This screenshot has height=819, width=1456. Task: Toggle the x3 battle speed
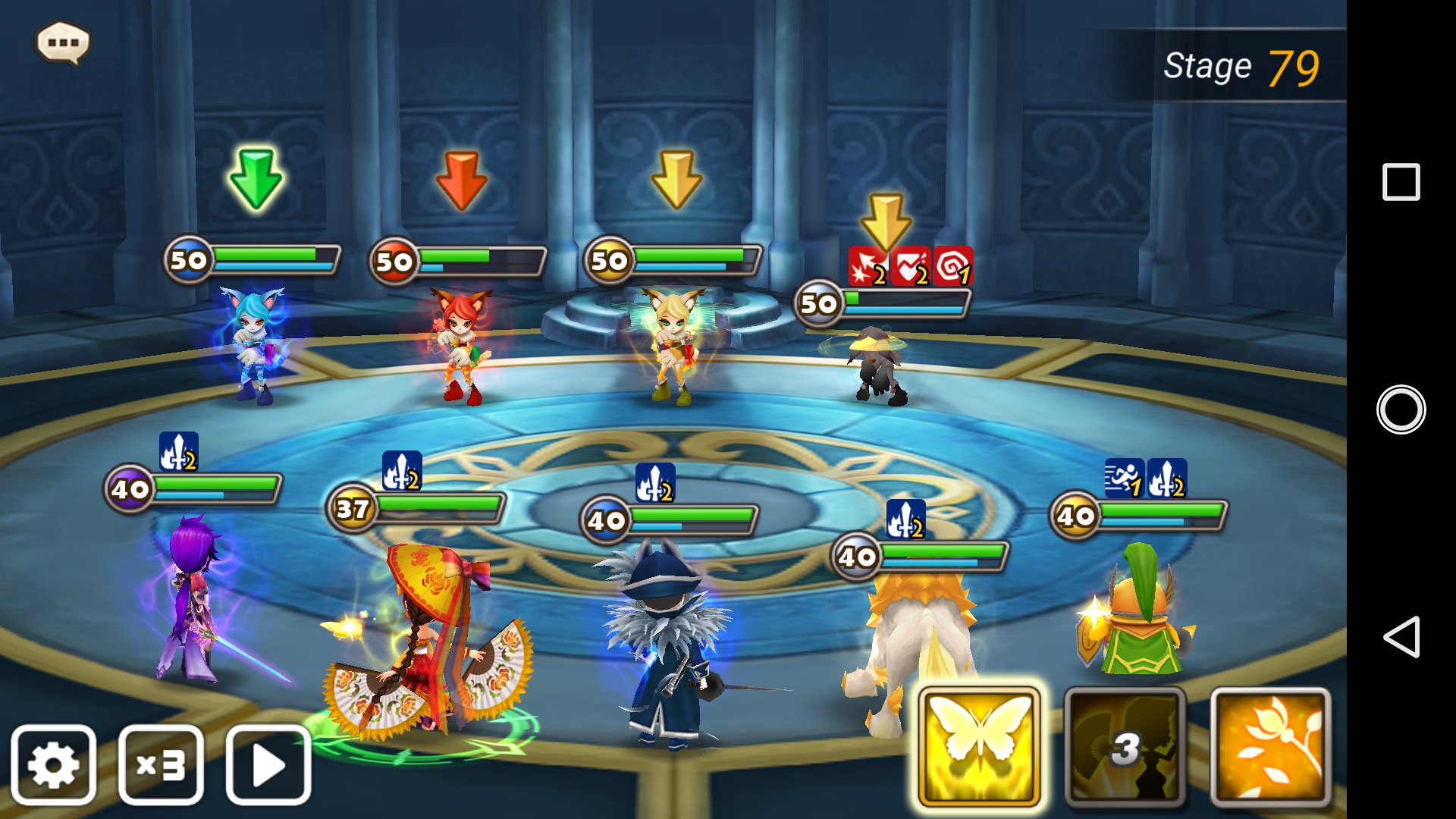click(x=161, y=764)
